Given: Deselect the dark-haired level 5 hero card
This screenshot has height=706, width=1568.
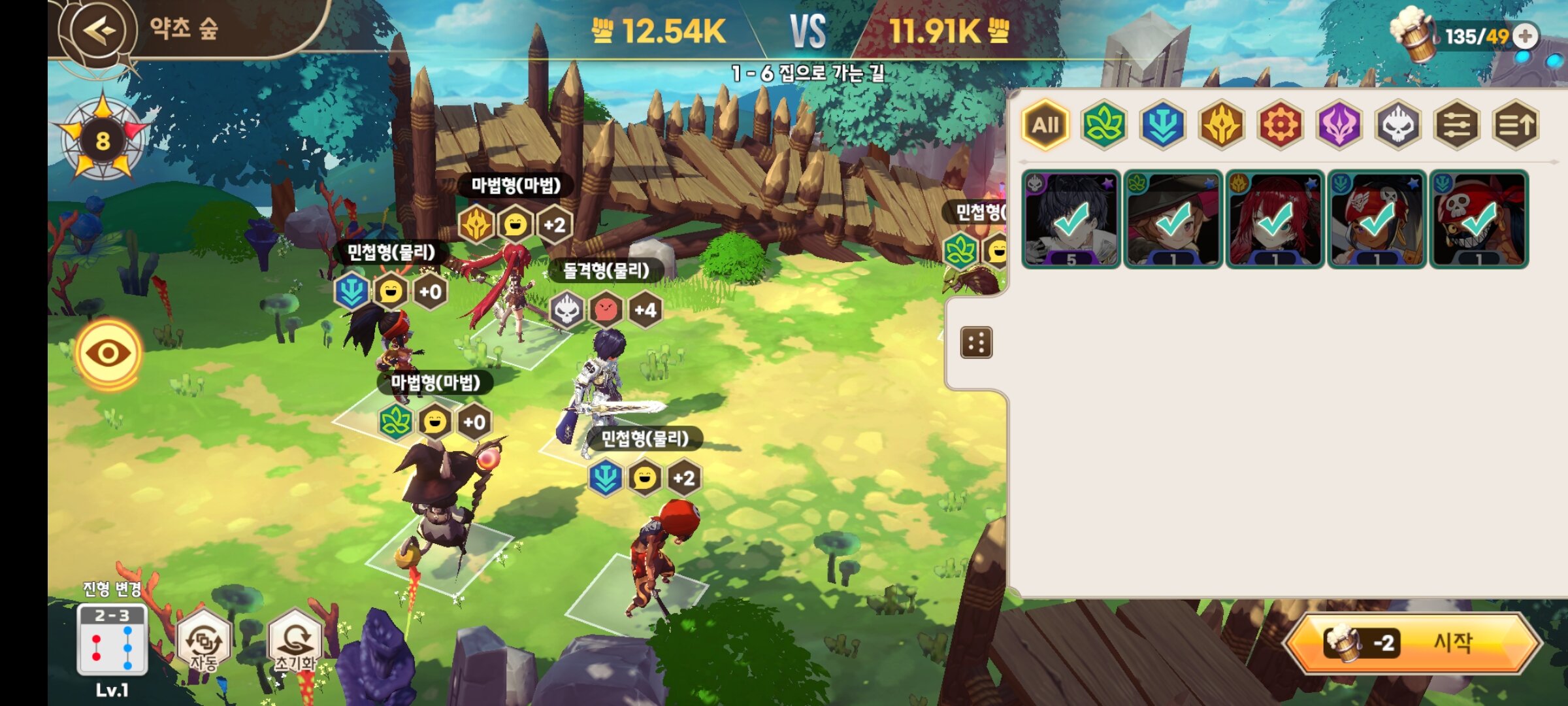Looking at the screenshot, I should pos(1071,219).
